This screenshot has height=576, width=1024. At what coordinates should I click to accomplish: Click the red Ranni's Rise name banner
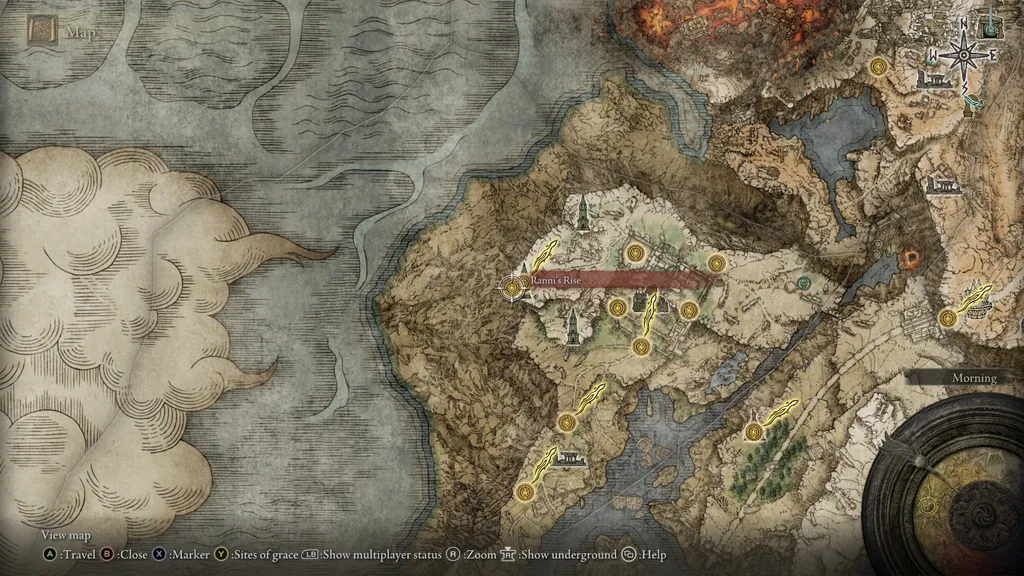[620, 281]
